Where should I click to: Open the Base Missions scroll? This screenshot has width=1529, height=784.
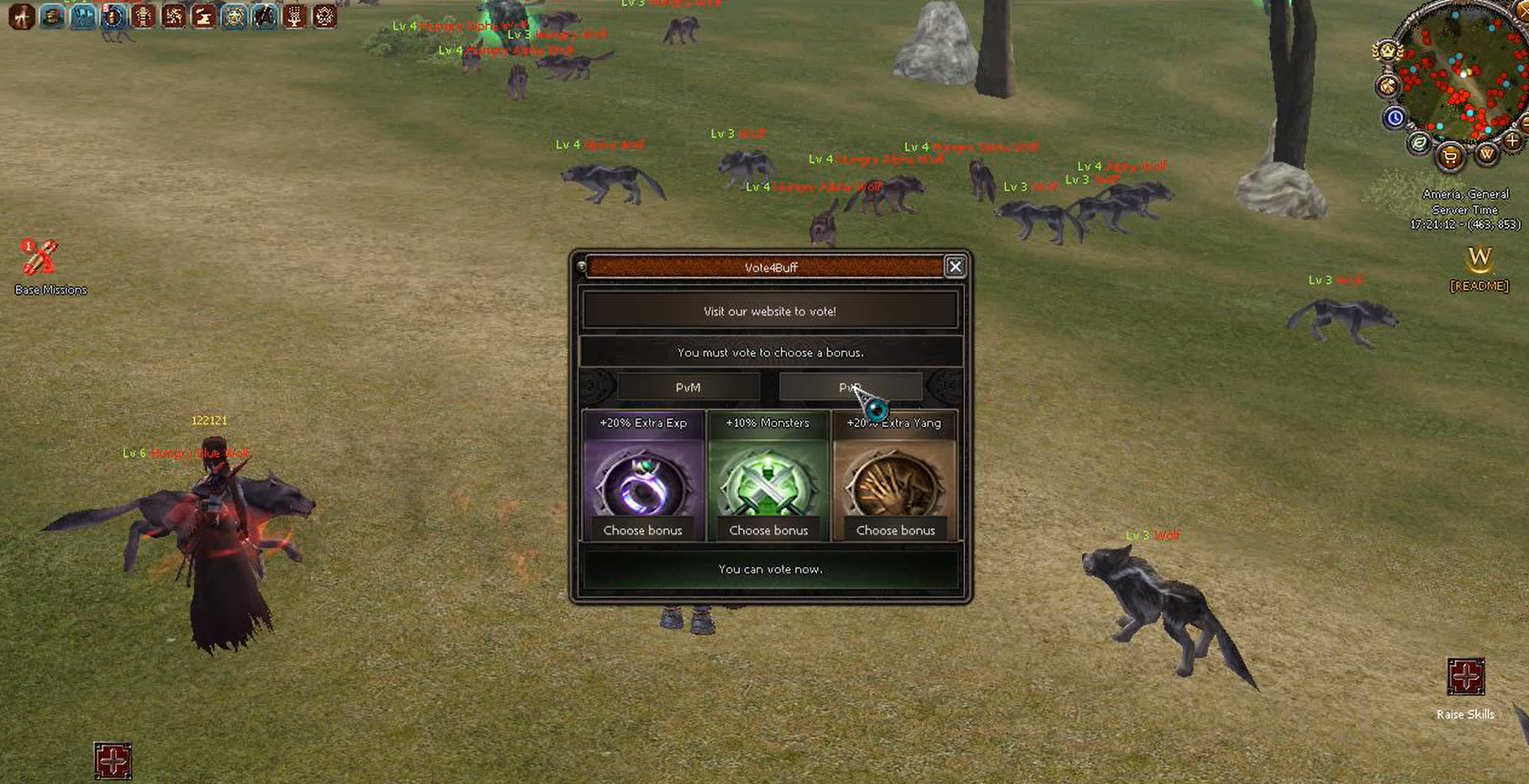(x=39, y=259)
